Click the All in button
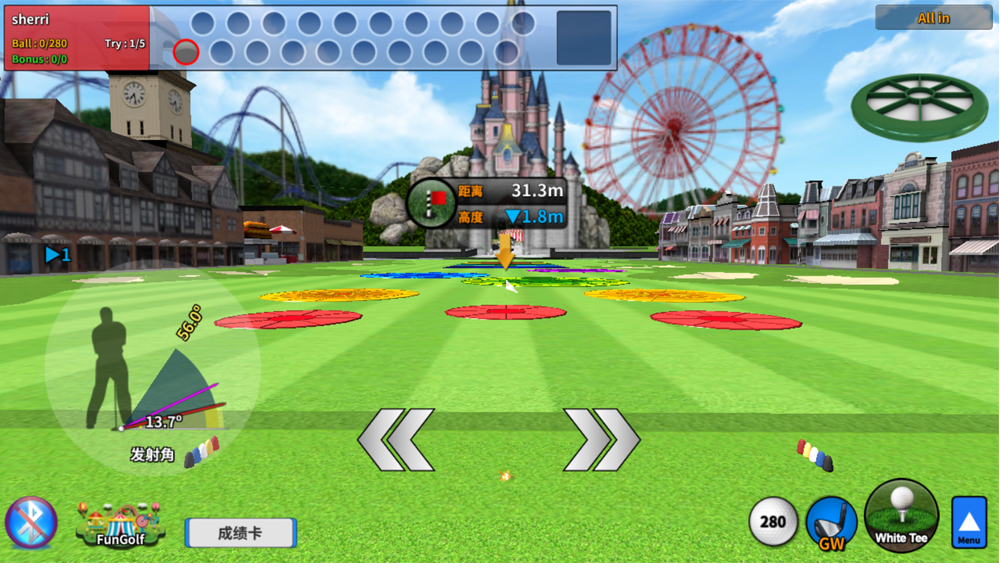The image size is (1000, 571). pyautogui.click(x=933, y=18)
